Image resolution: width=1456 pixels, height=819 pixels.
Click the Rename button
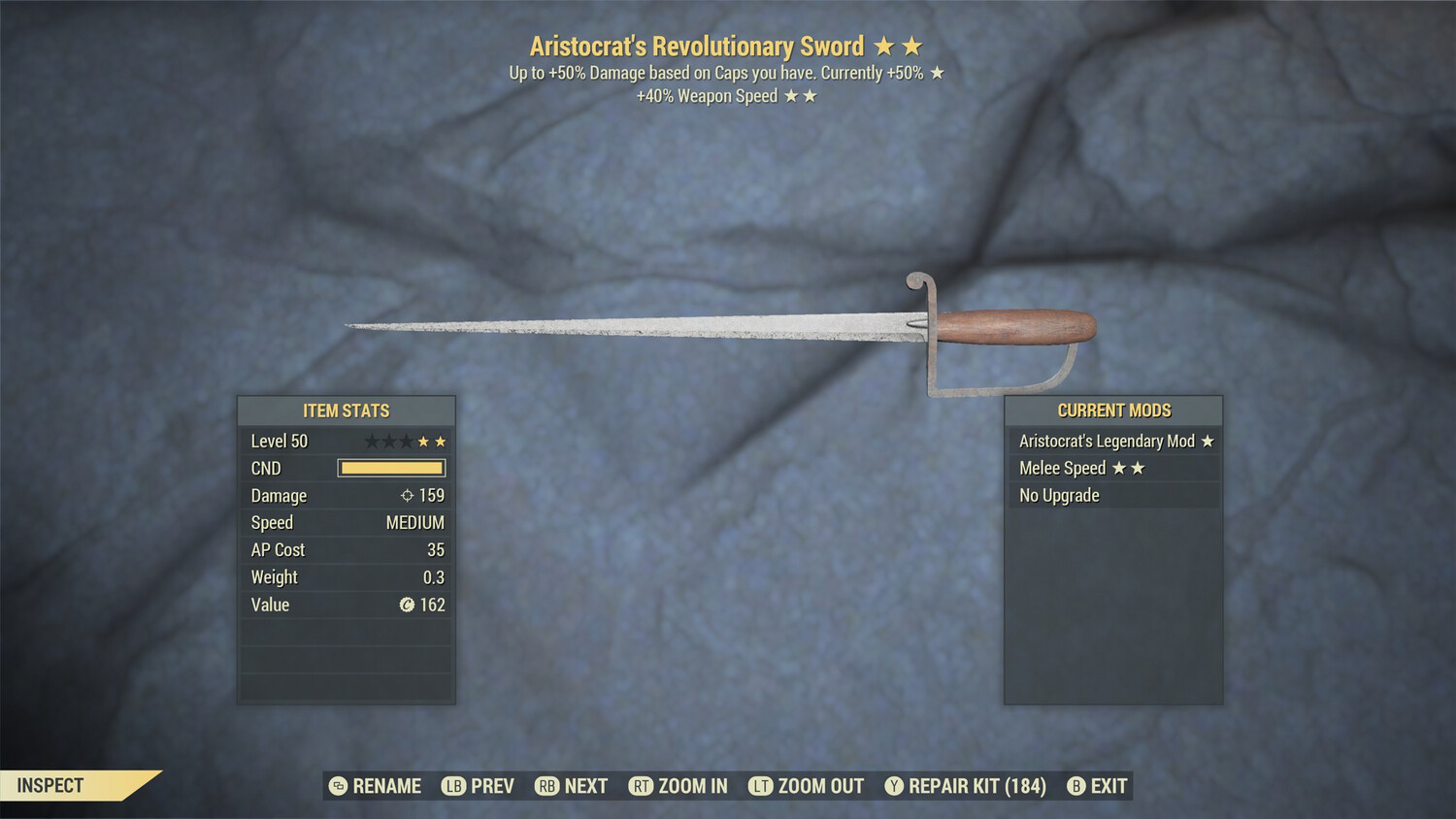click(376, 786)
